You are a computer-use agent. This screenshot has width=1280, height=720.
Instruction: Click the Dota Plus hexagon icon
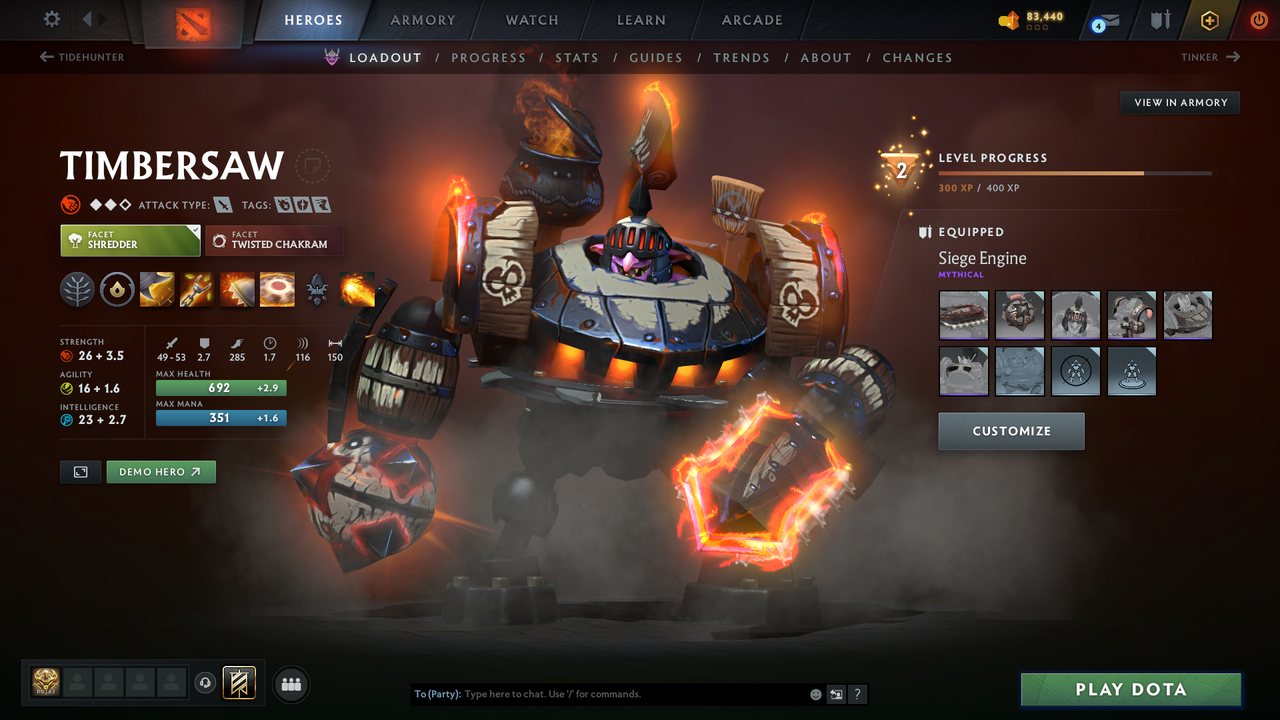pos(1210,19)
